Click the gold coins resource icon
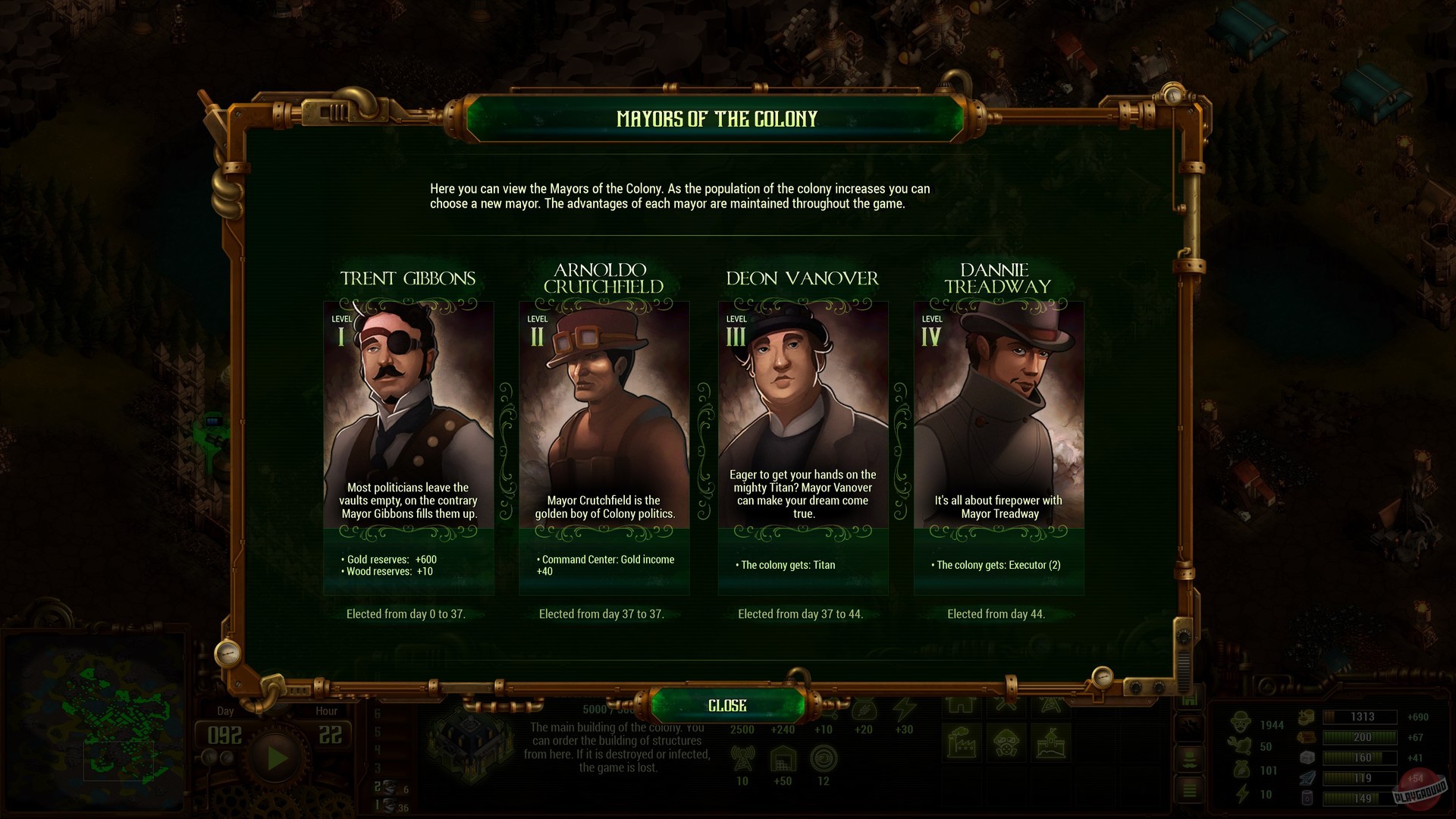1456x819 pixels. 1306,717
